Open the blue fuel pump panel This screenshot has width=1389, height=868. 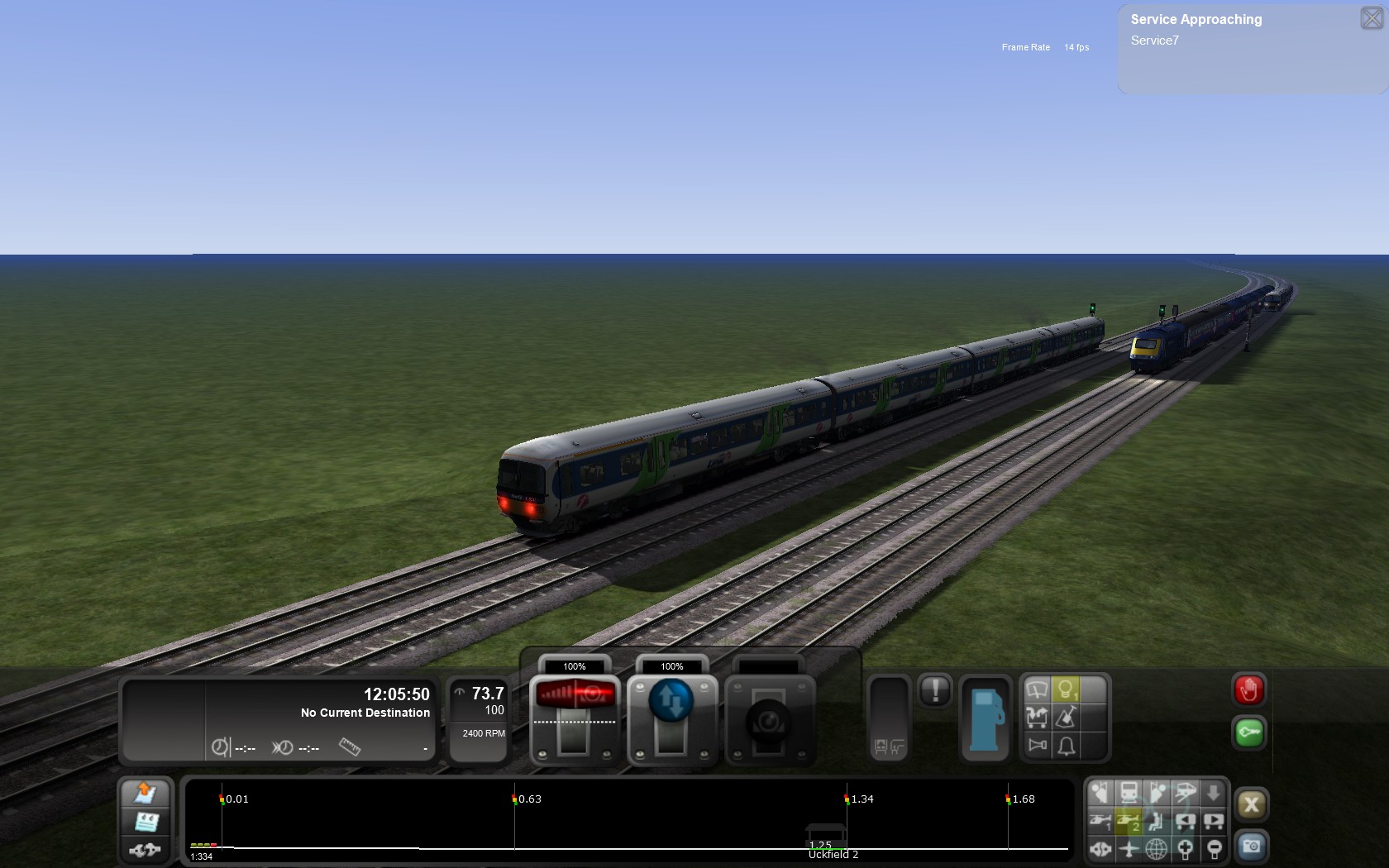click(985, 718)
